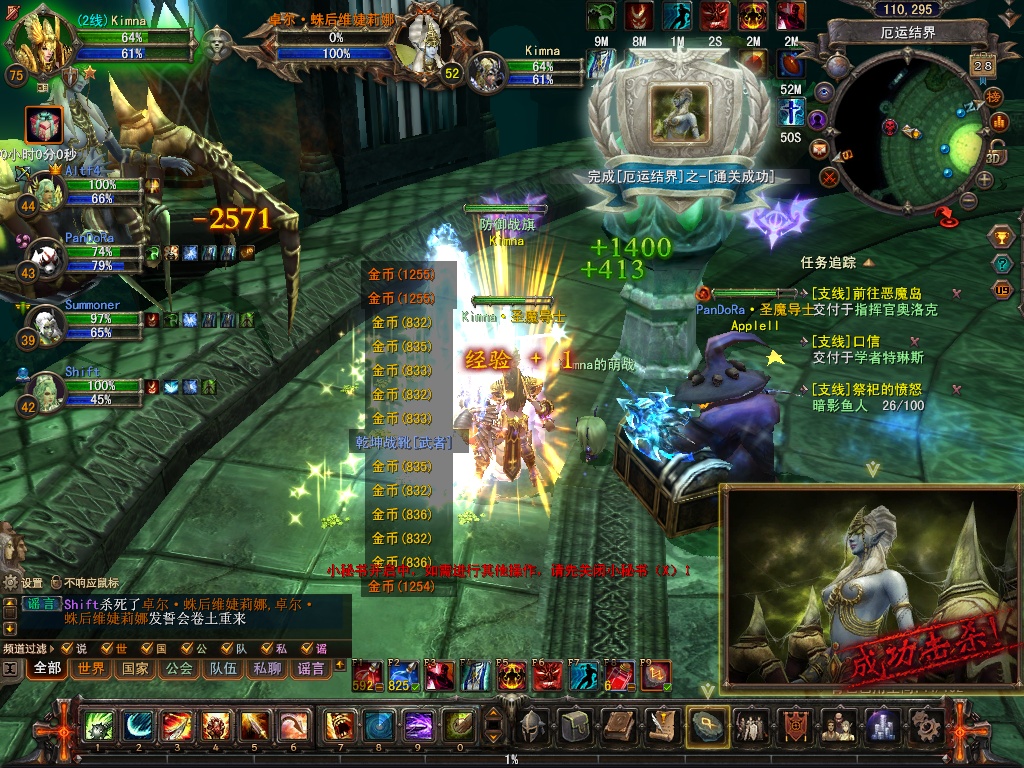The height and width of the screenshot is (768, 1024).
Task: Zoom out the minimap with the minus button
Action: tap(967, 200)
